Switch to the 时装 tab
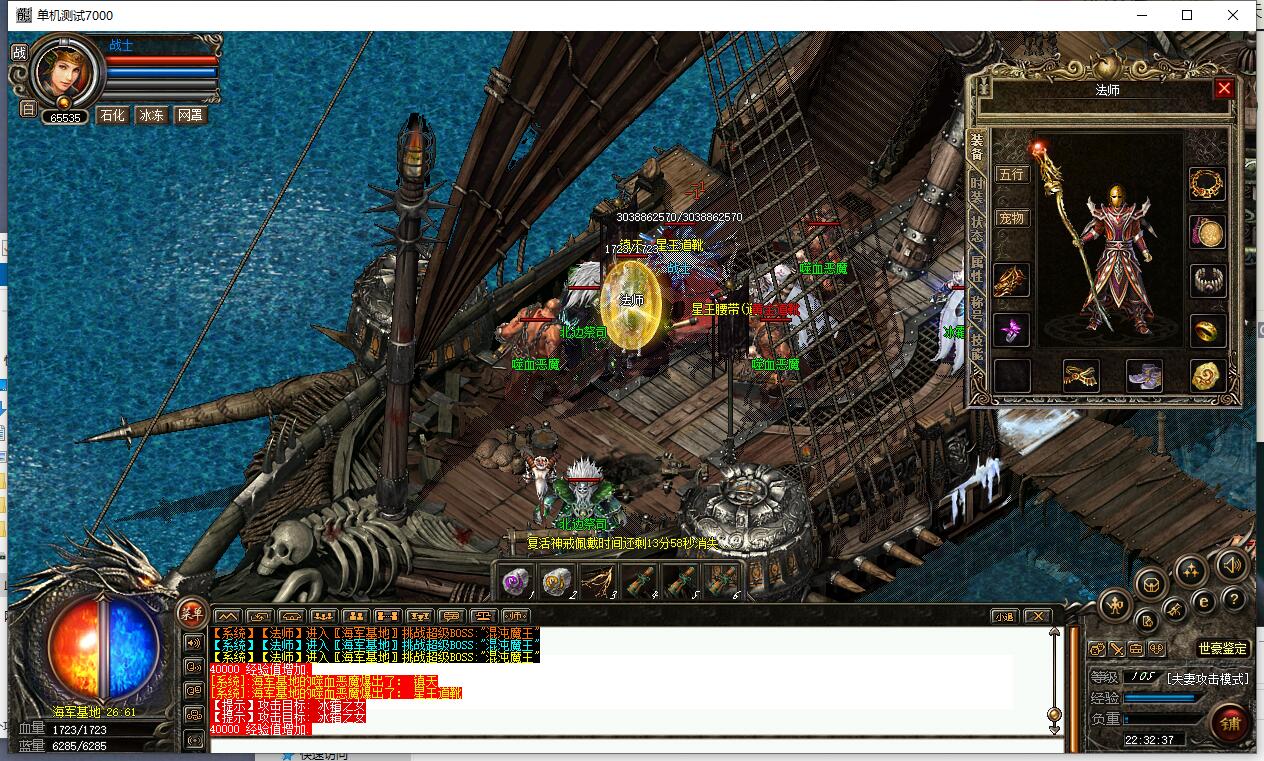 point(977,191)
